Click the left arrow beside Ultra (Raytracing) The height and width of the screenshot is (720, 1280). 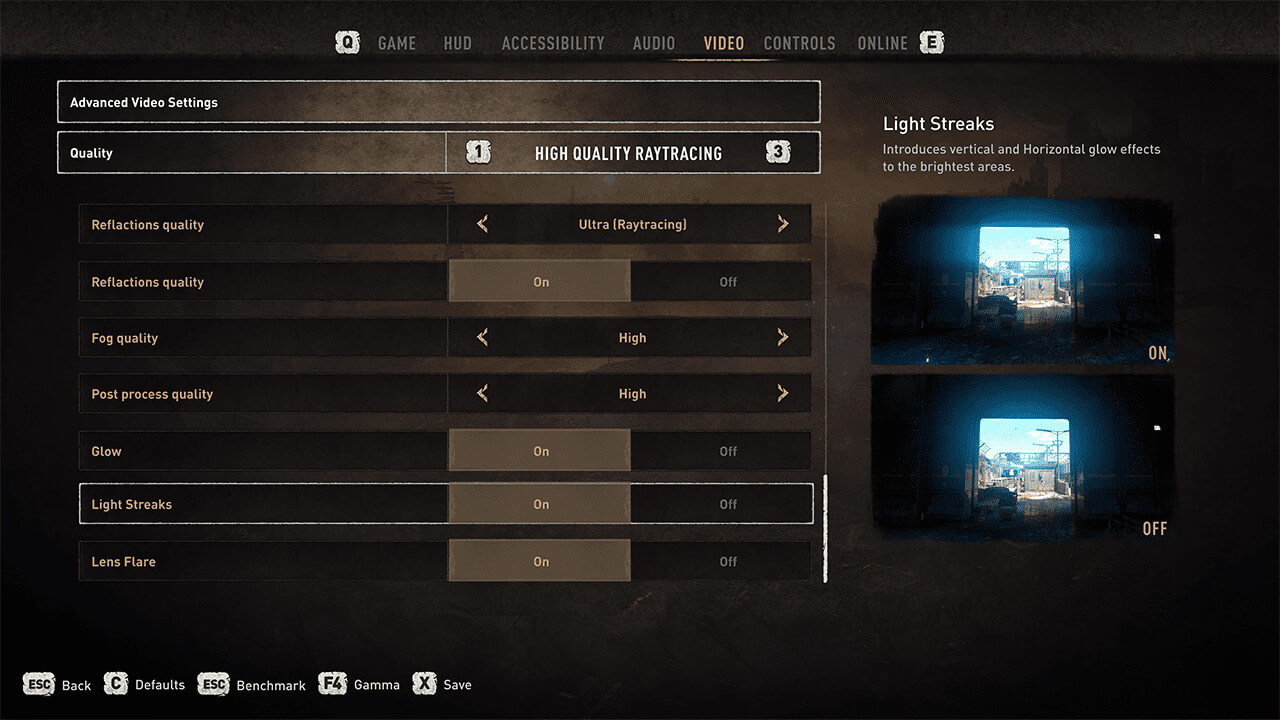point(483,225)
